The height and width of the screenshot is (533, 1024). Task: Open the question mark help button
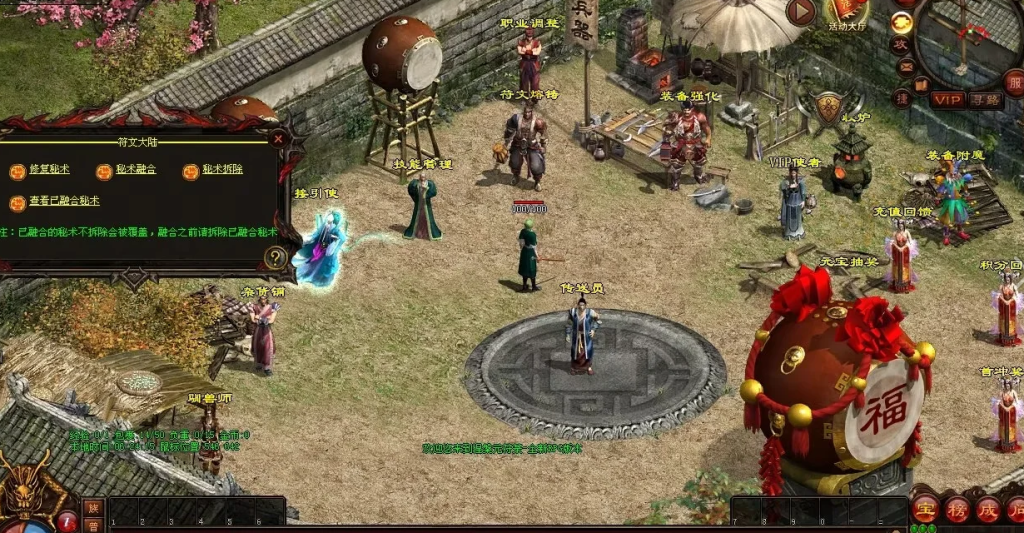(276, 258)
